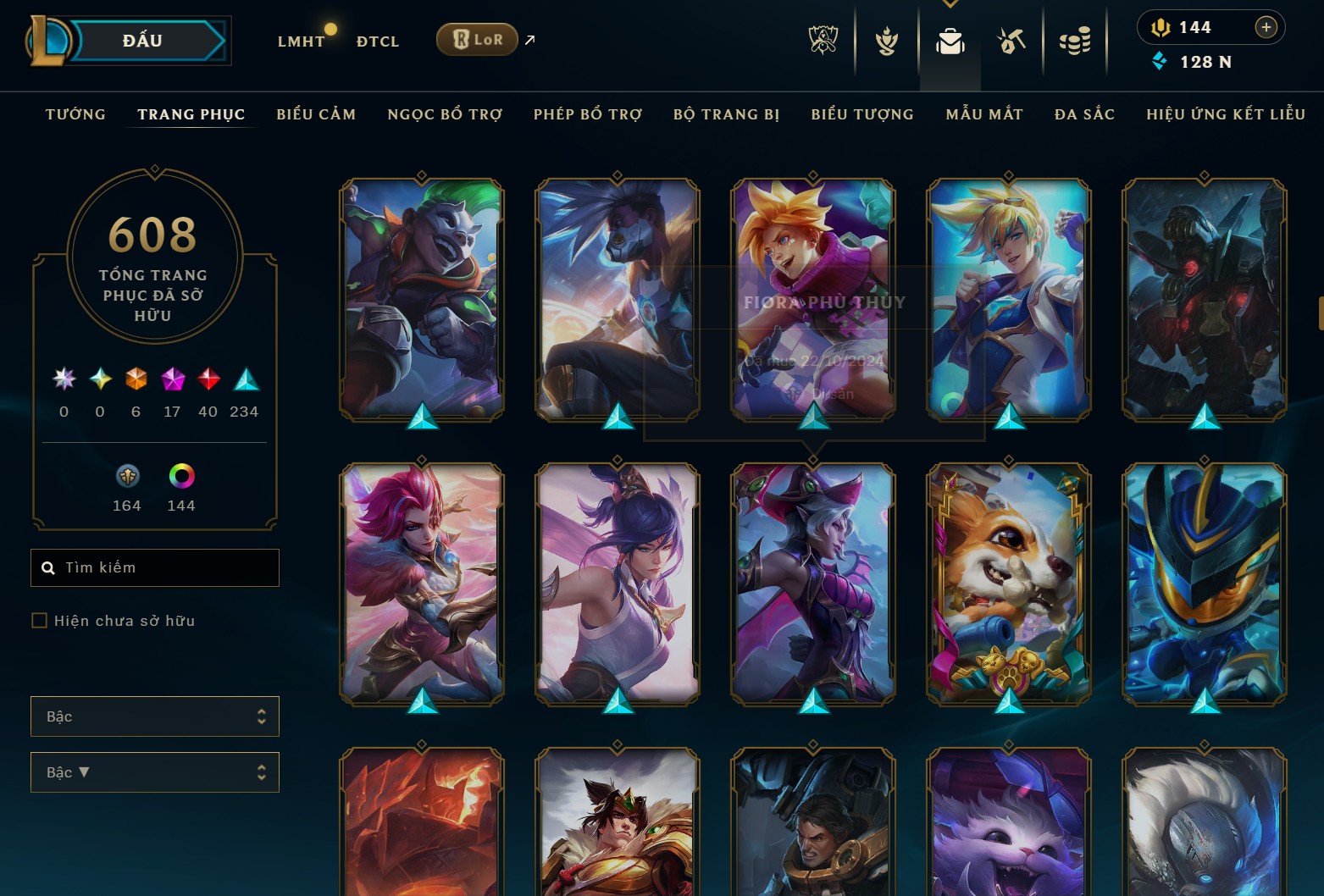Select the red legendary rarity gem icon

click(208, 380)
